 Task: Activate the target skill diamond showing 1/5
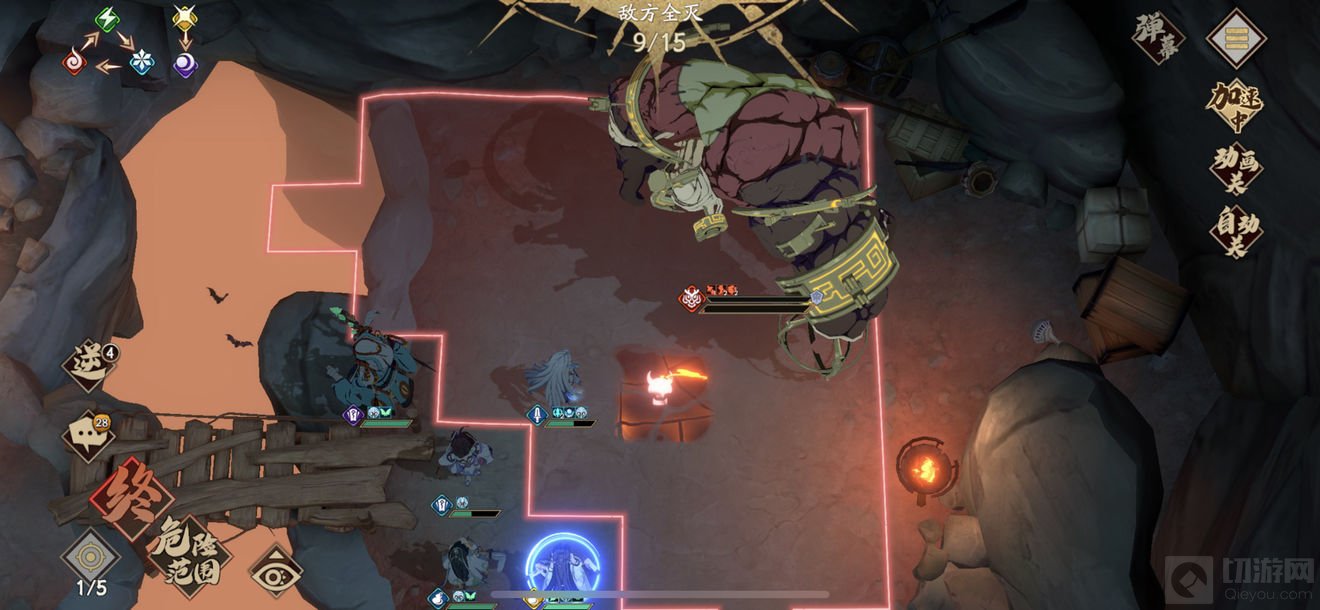[x=91, y=559]
